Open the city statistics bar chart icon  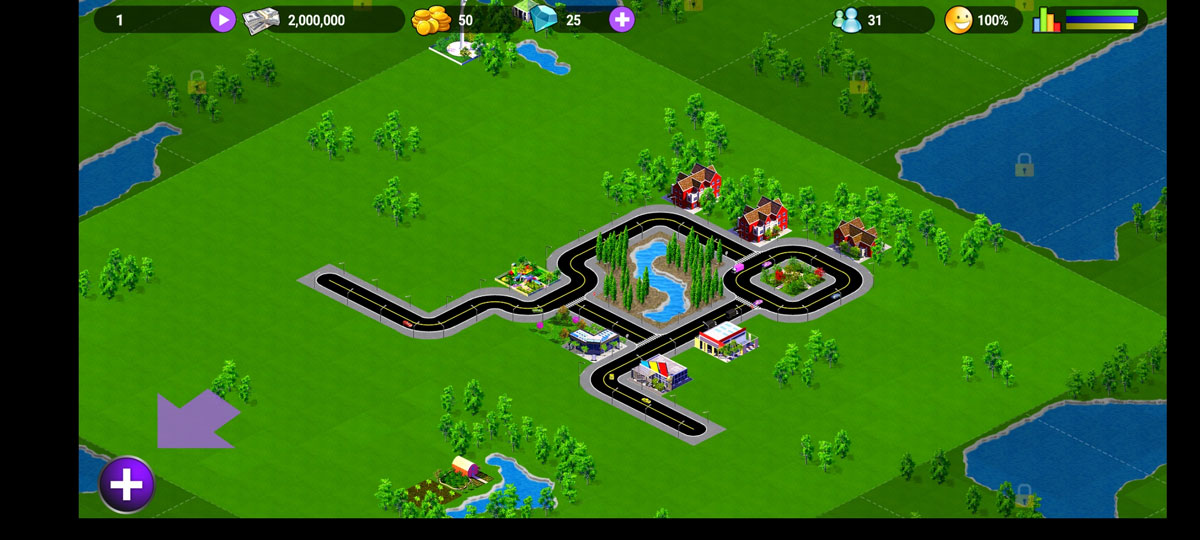tap(1046, 20)
